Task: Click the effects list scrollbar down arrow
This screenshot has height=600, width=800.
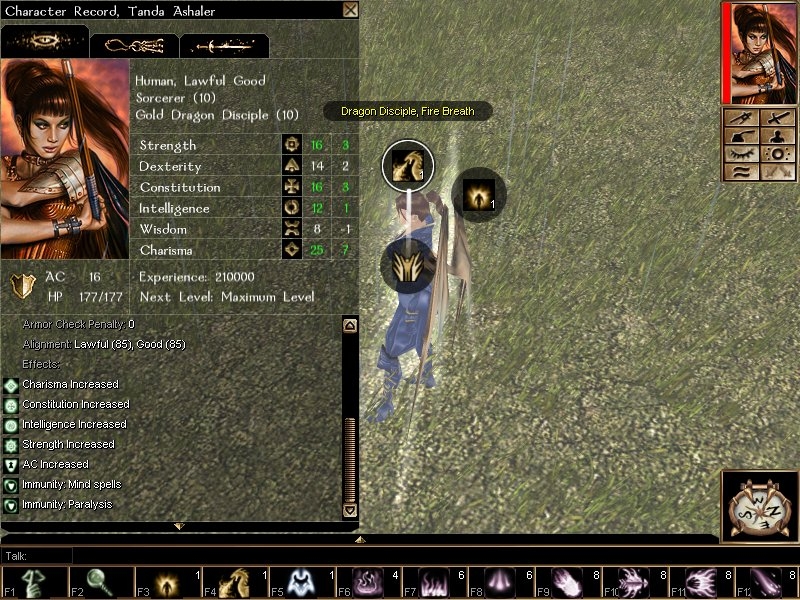Action: tap(349, 510)
